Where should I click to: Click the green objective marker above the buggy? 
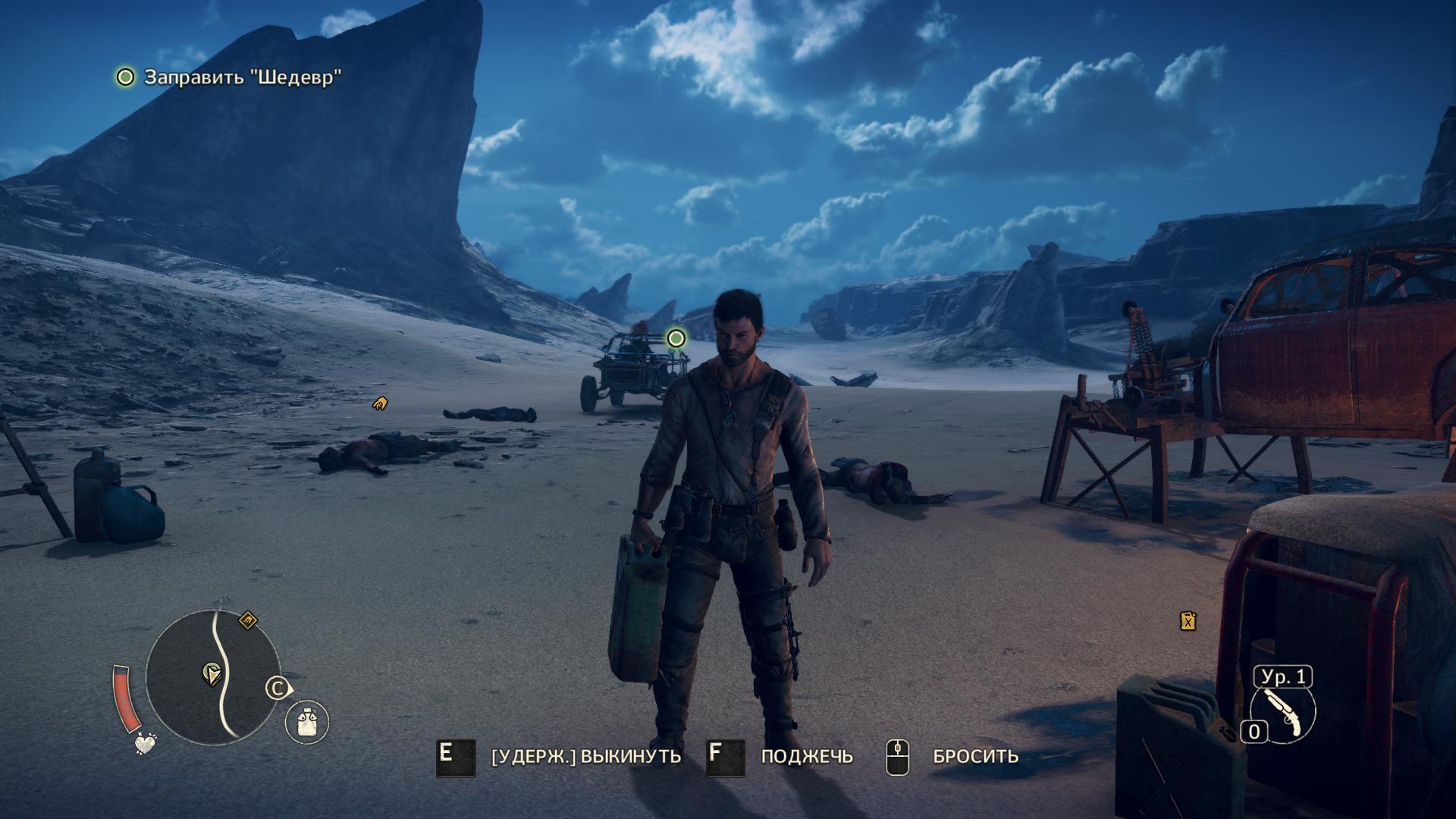(x=676, y=338)
